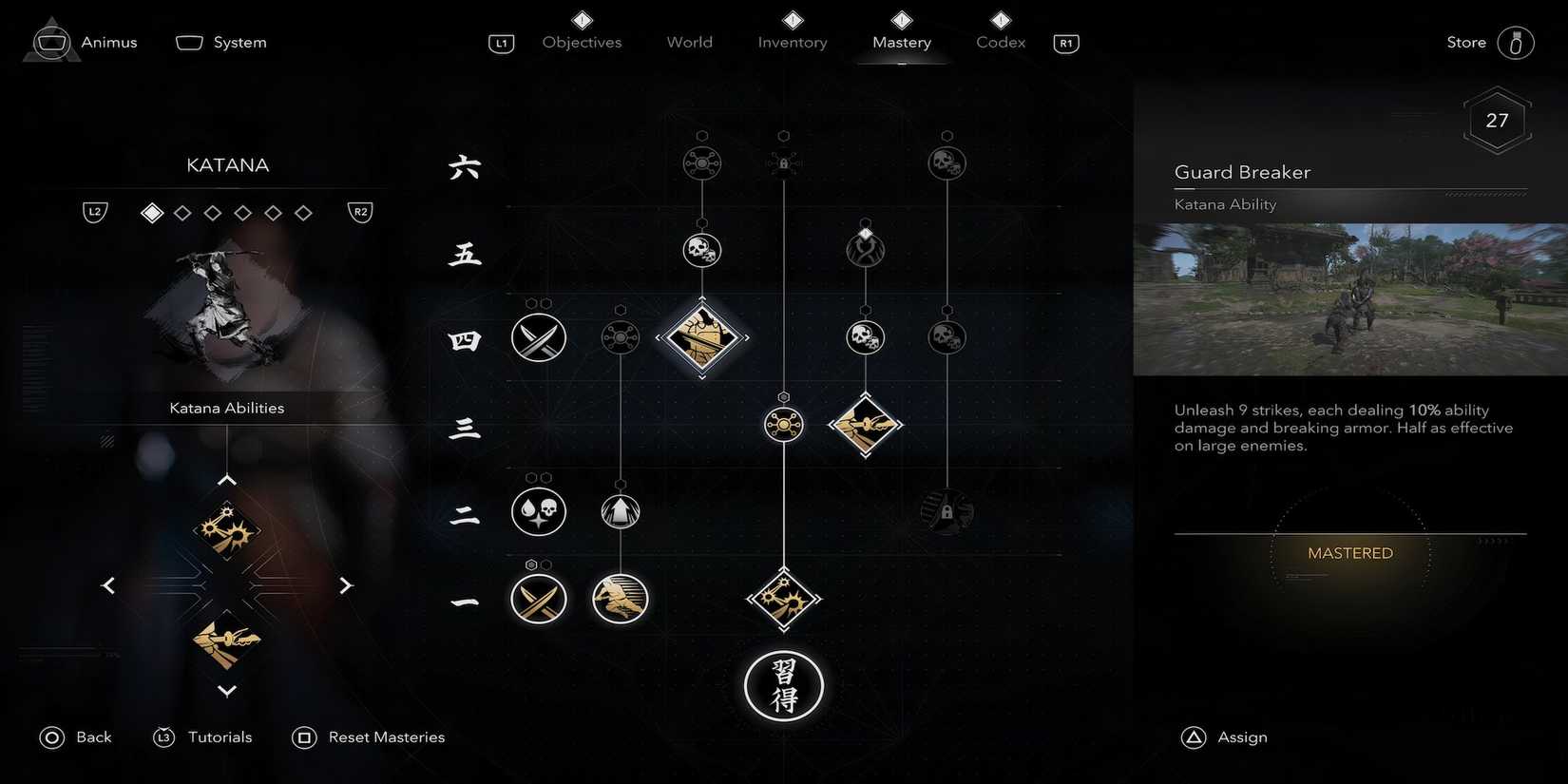
Task: Select the locked node in row two right column
Action: point(947,511)
